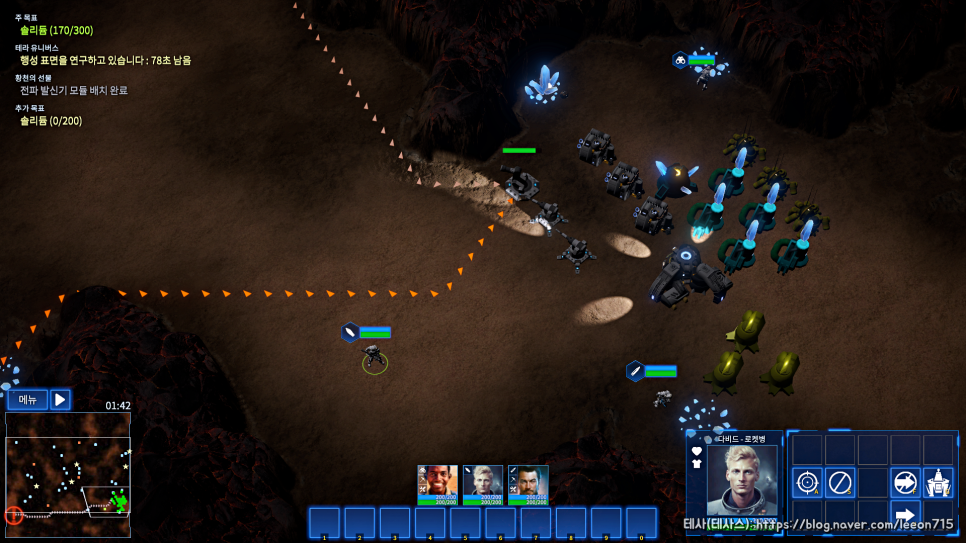Open the 메뉴 (menu) button
966x543 pixels.
pos(28,400)
